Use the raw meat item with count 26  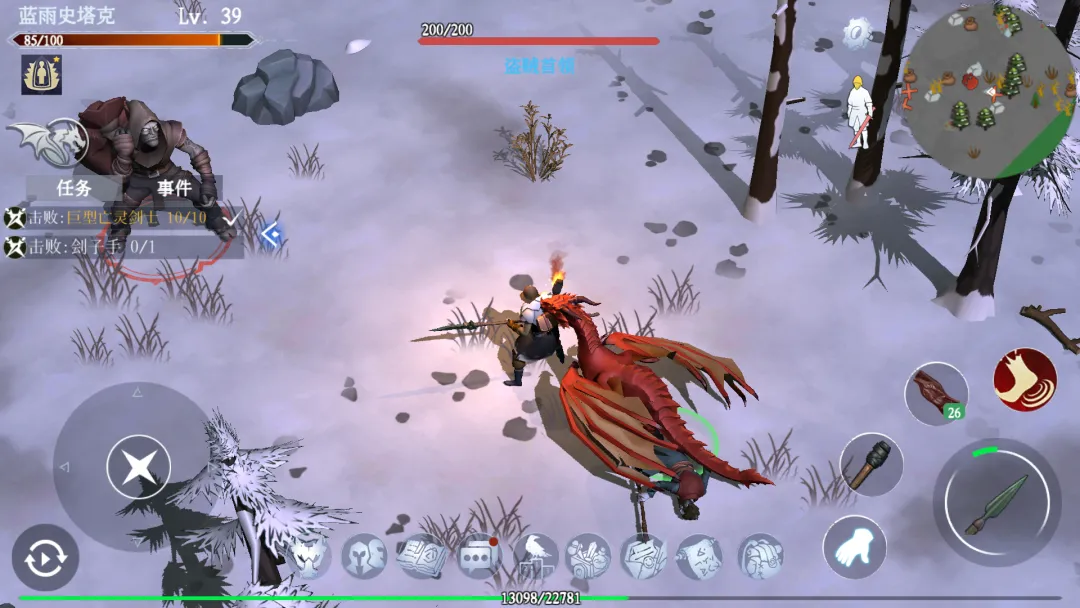tap(936, 393)
